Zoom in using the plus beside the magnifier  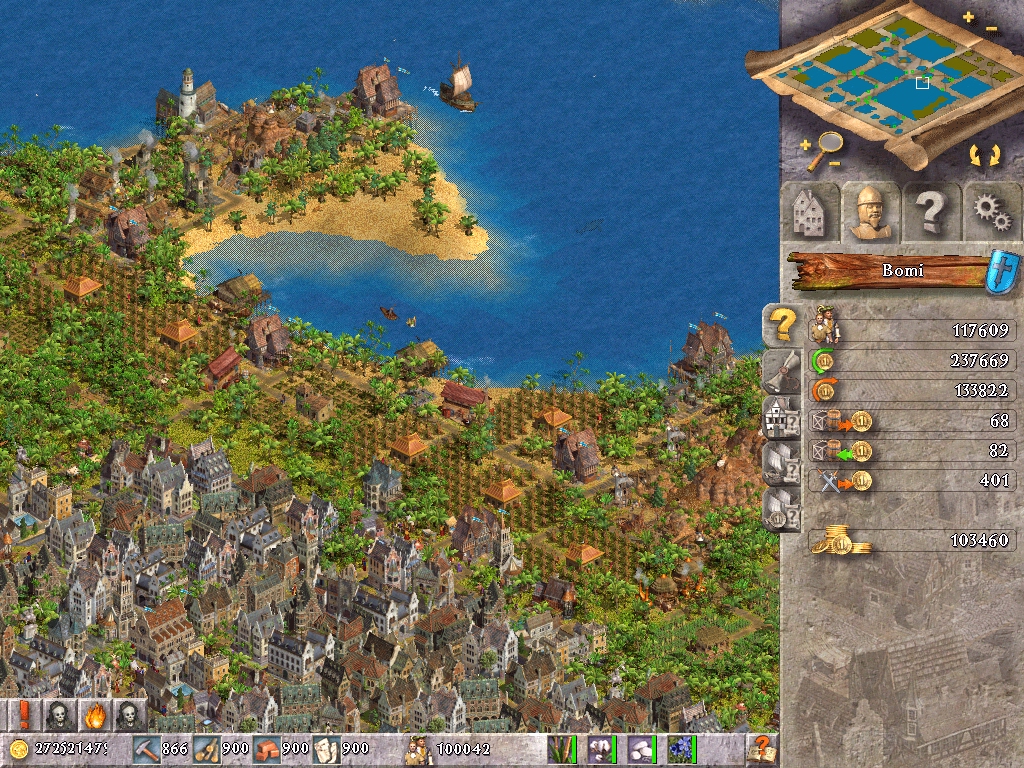804,143
